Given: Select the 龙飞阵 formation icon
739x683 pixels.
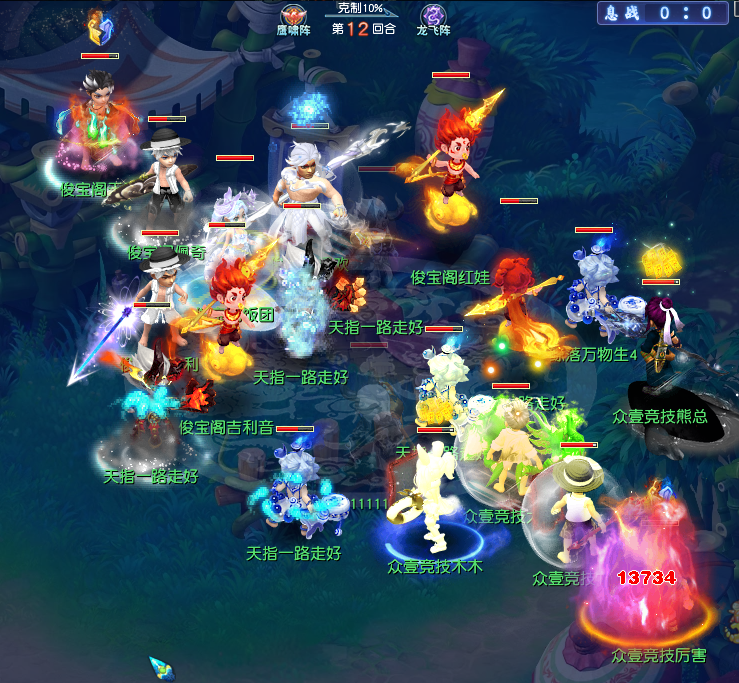Looking at the screenshot, I should (x=433, y=14).
